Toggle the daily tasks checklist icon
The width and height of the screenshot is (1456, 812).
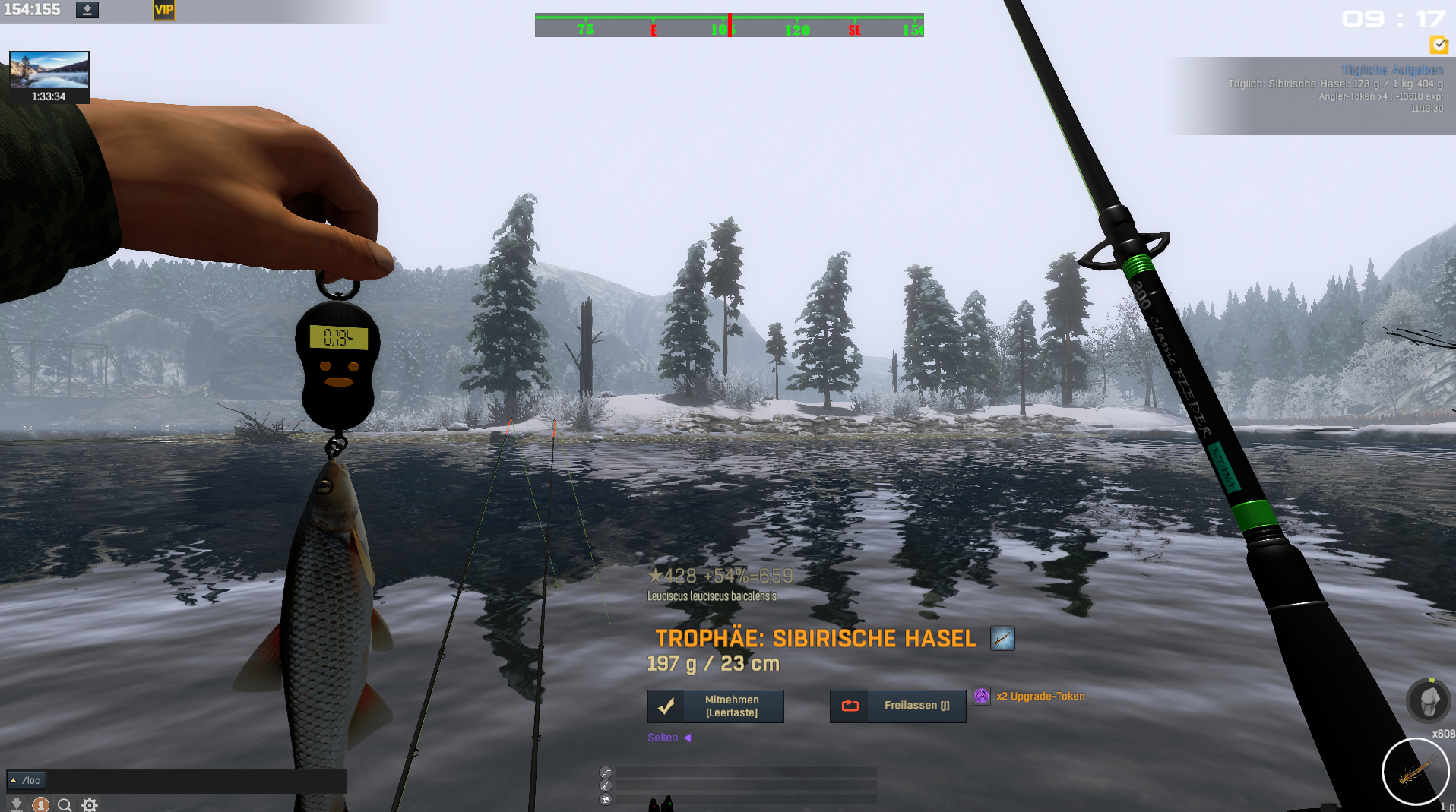pos(1439,45)
